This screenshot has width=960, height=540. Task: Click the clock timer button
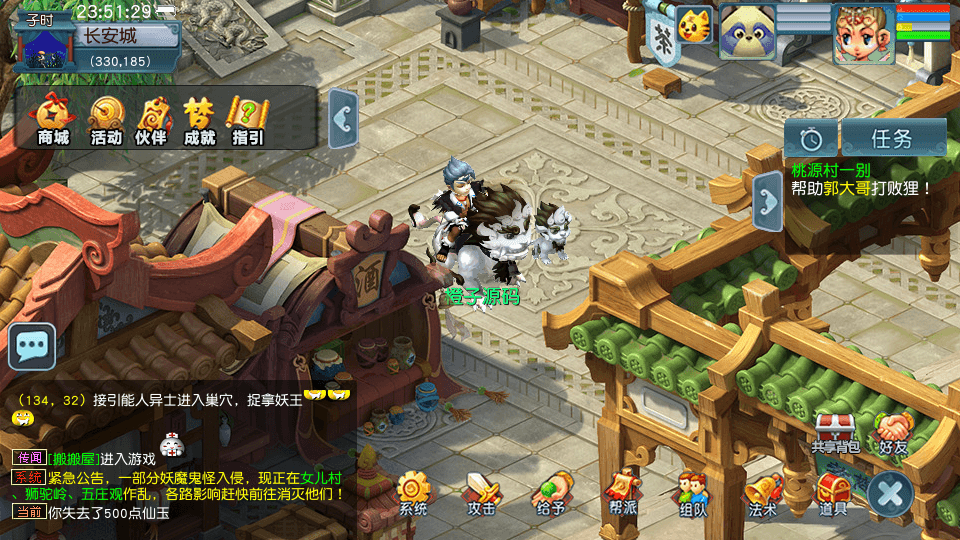pos(810,139)
